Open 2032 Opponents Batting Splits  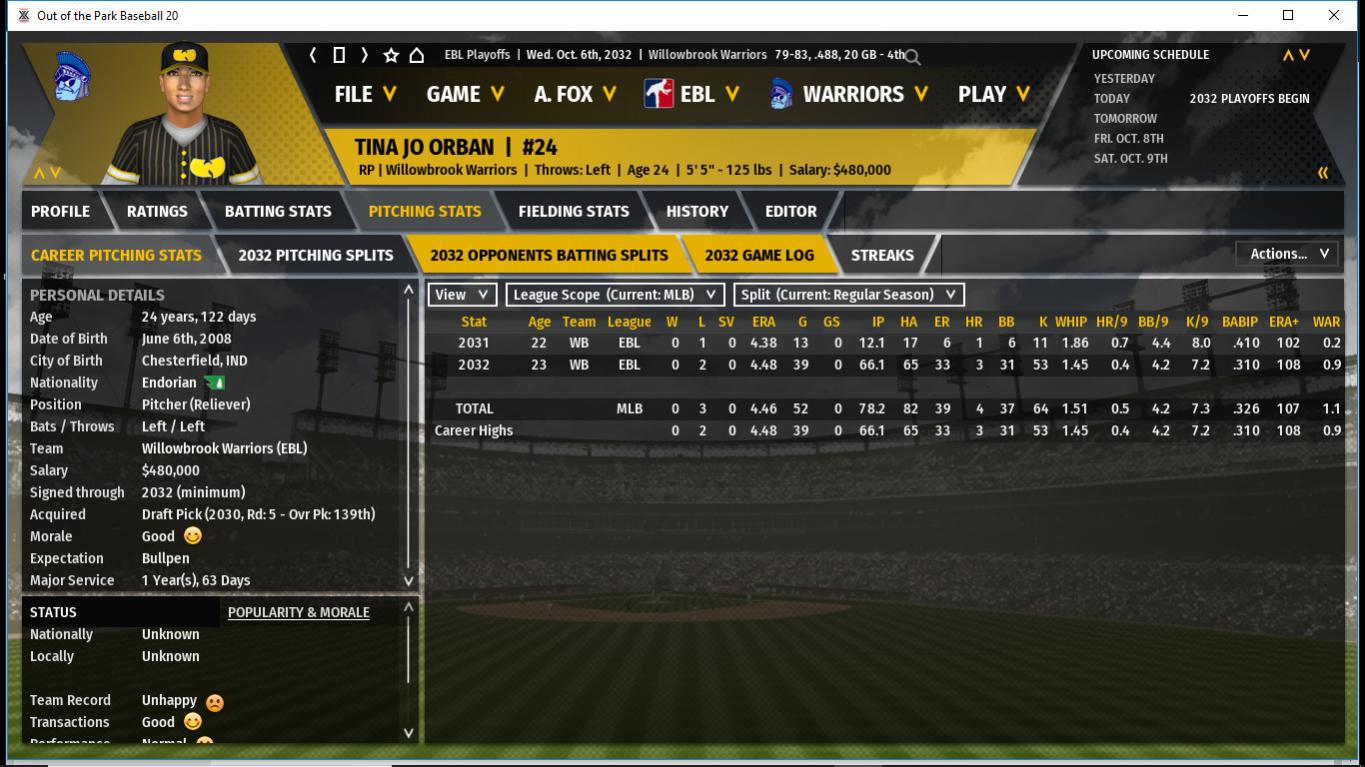(549, 255)
